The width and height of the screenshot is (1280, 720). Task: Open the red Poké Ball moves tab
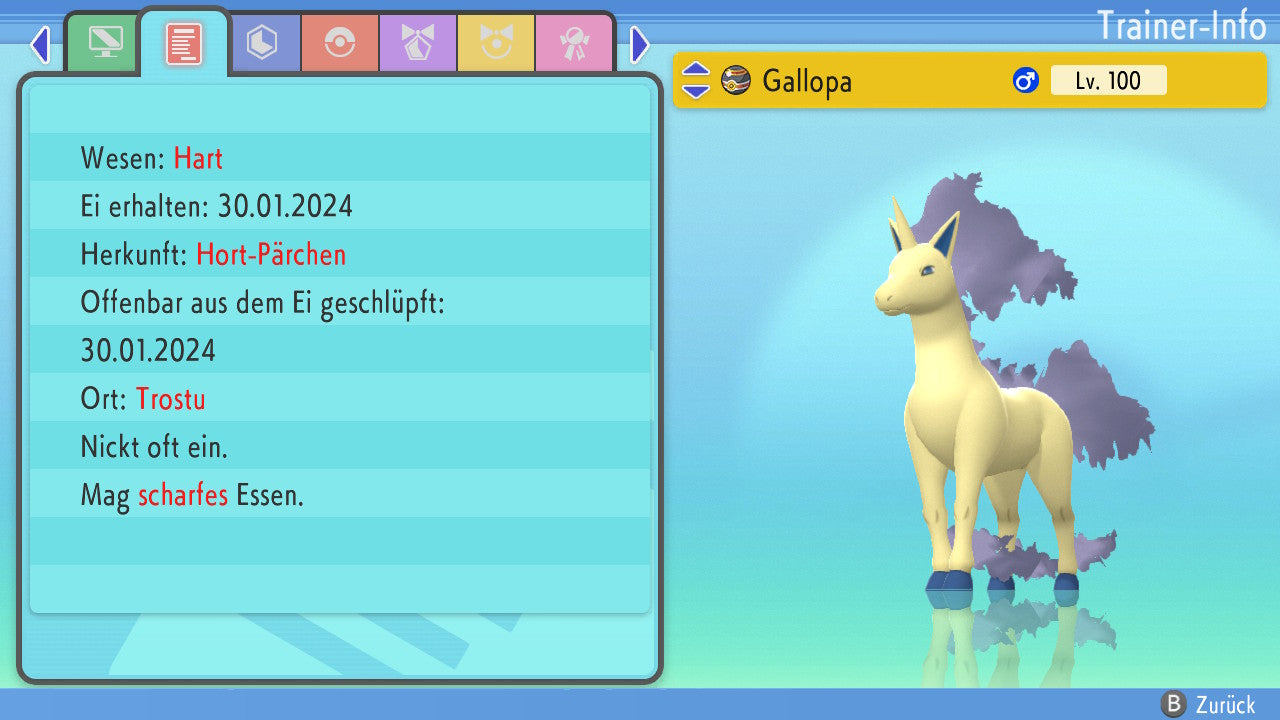[x=340, y=43]
